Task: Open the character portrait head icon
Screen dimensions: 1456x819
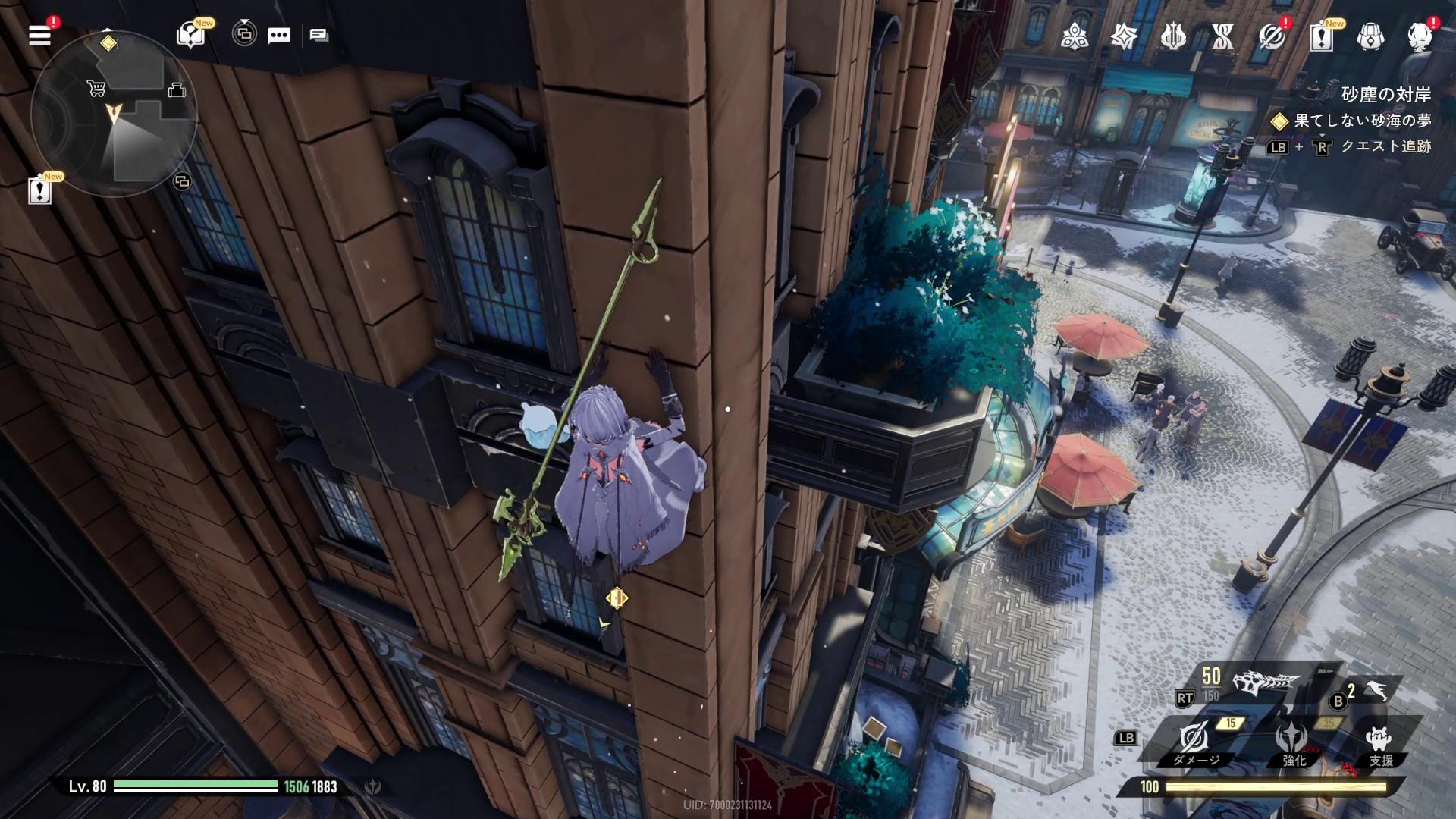Action: pos(1419,36)
